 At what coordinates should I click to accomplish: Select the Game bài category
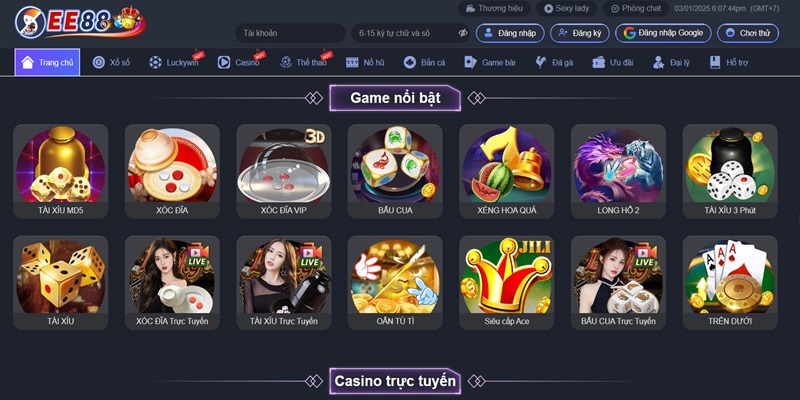[x=490, y=62]
